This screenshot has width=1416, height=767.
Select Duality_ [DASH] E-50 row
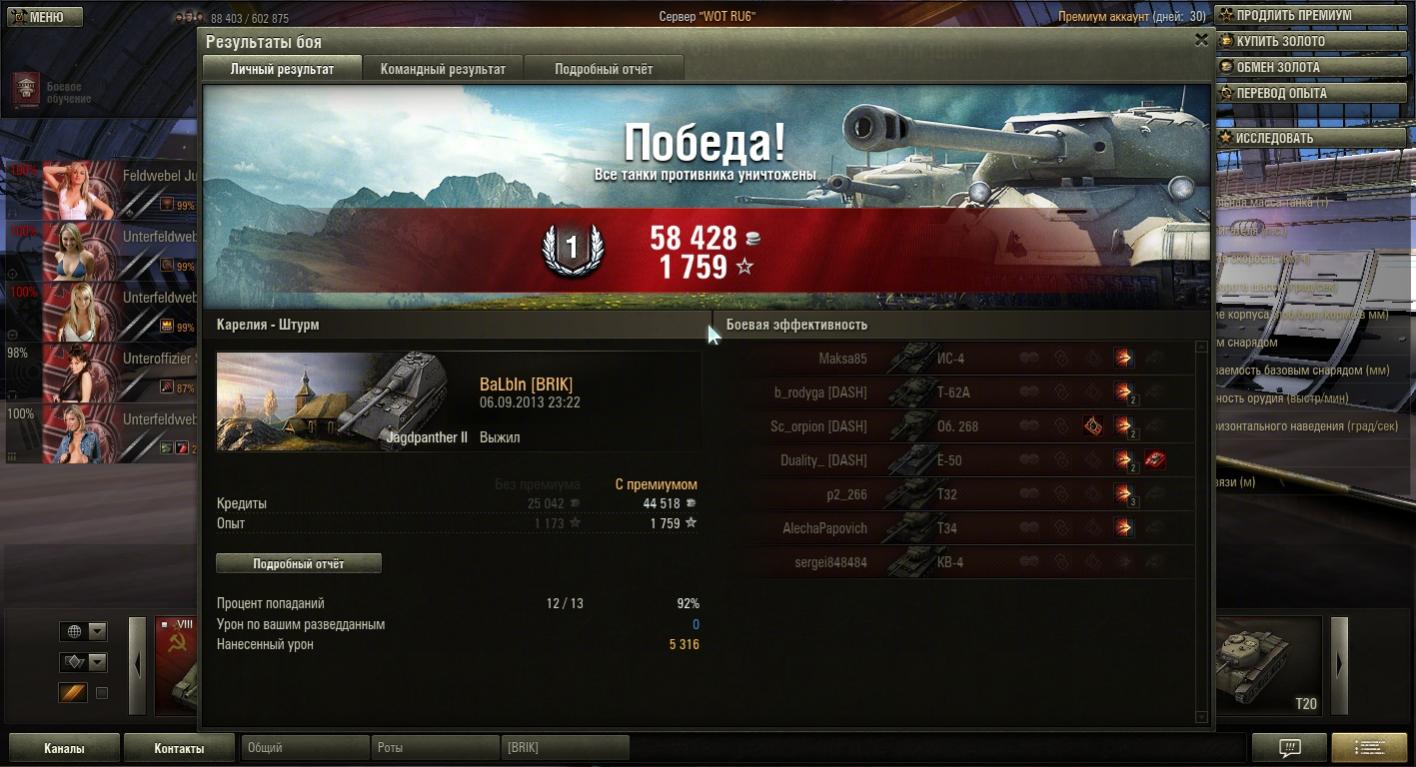pyautogui.click(x=955, y=460)
